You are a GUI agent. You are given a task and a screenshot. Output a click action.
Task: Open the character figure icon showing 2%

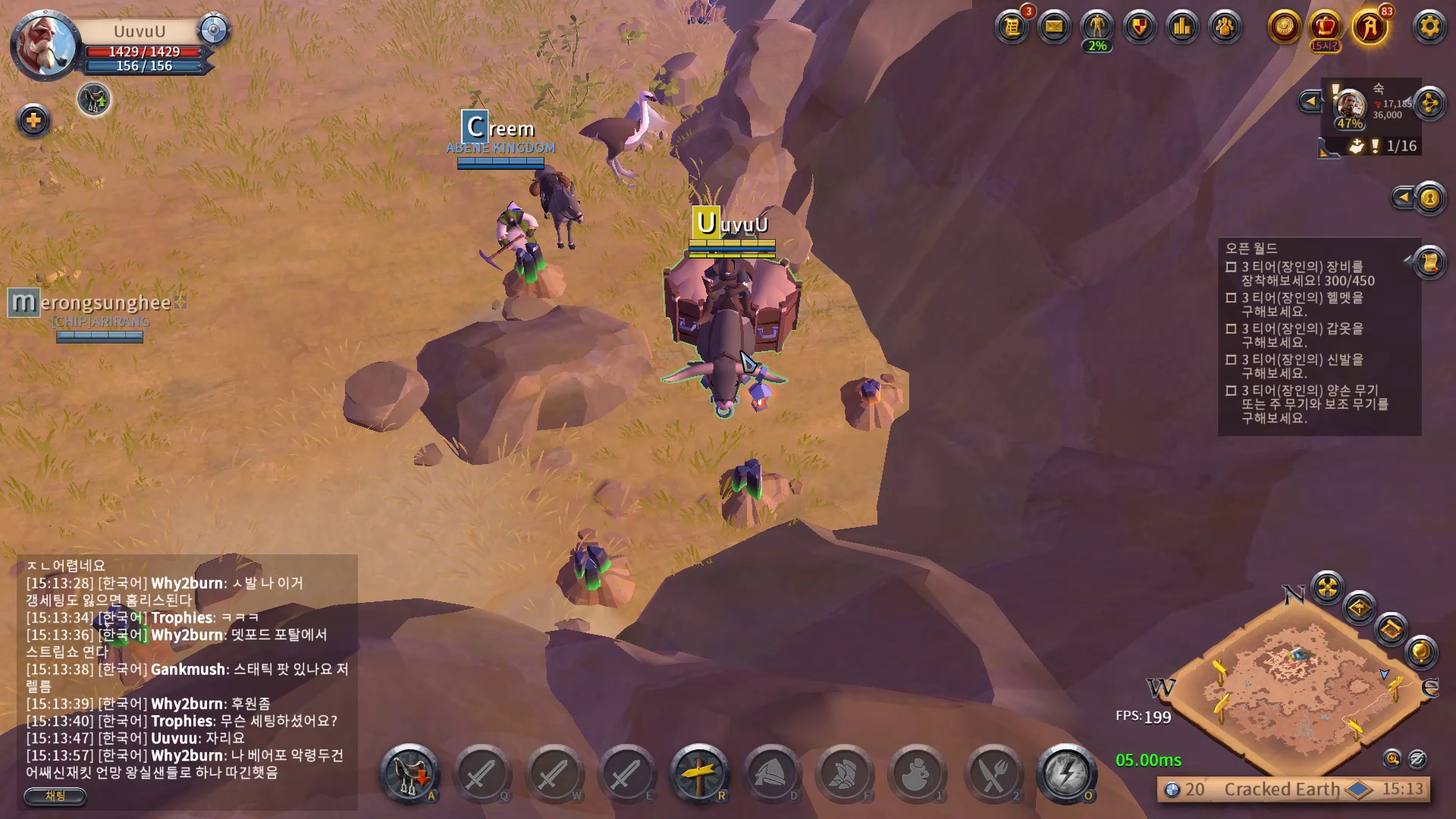(x=1097, y=27)
